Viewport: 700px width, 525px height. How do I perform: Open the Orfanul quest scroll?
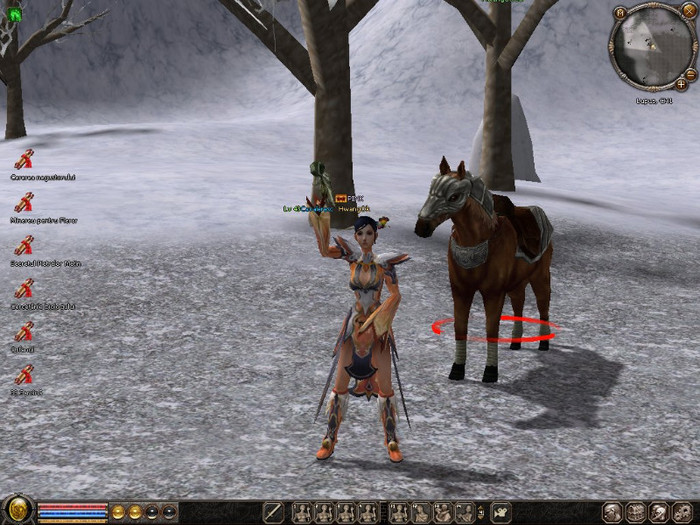coord(24,332)
